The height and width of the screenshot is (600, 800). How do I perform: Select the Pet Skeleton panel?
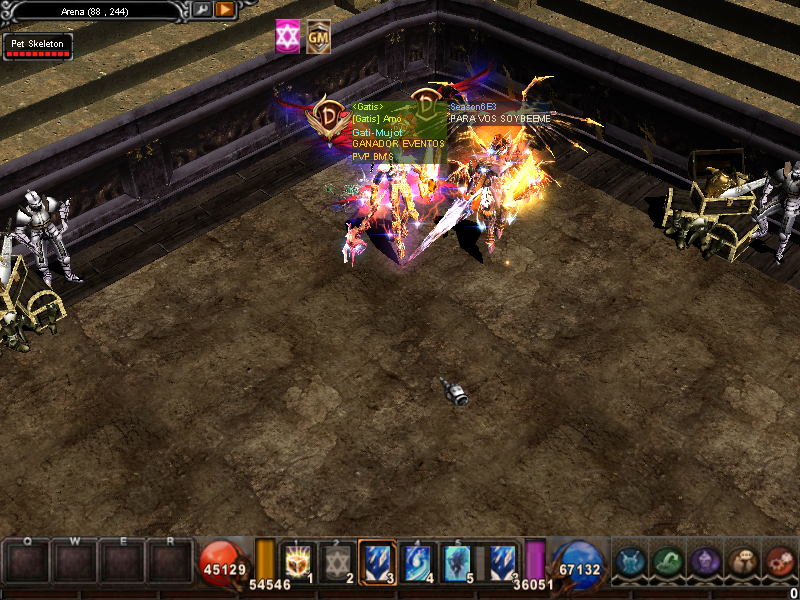(39, 47)
